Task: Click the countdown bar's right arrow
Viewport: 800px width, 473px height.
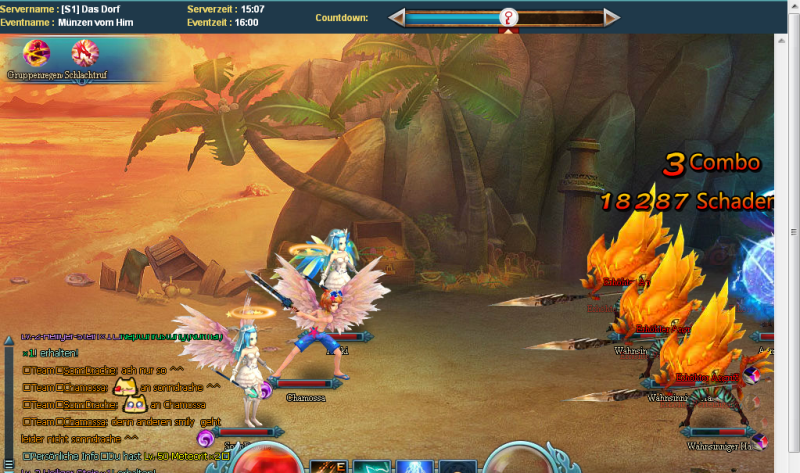Action: tap(611, 17)
